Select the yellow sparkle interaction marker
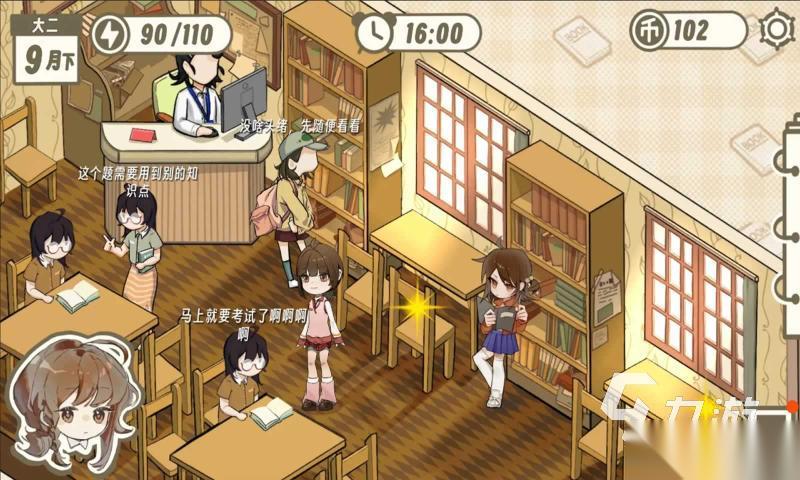This screenshot has height=480, width=800. pyautogui.click(x=416, y=305)
